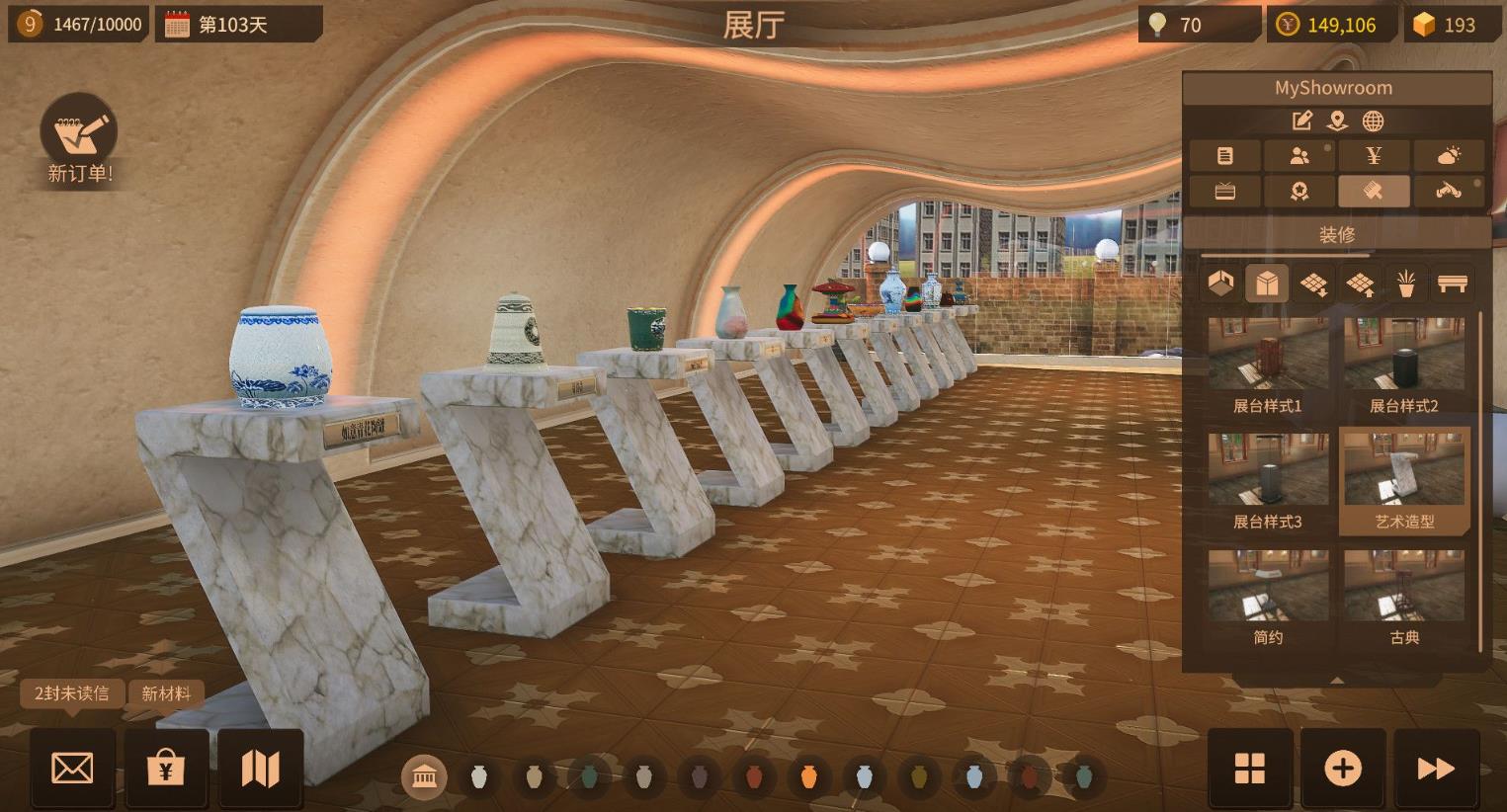Open the yen finance tab
This screenshot has height=812, width=1507.
1374,155
